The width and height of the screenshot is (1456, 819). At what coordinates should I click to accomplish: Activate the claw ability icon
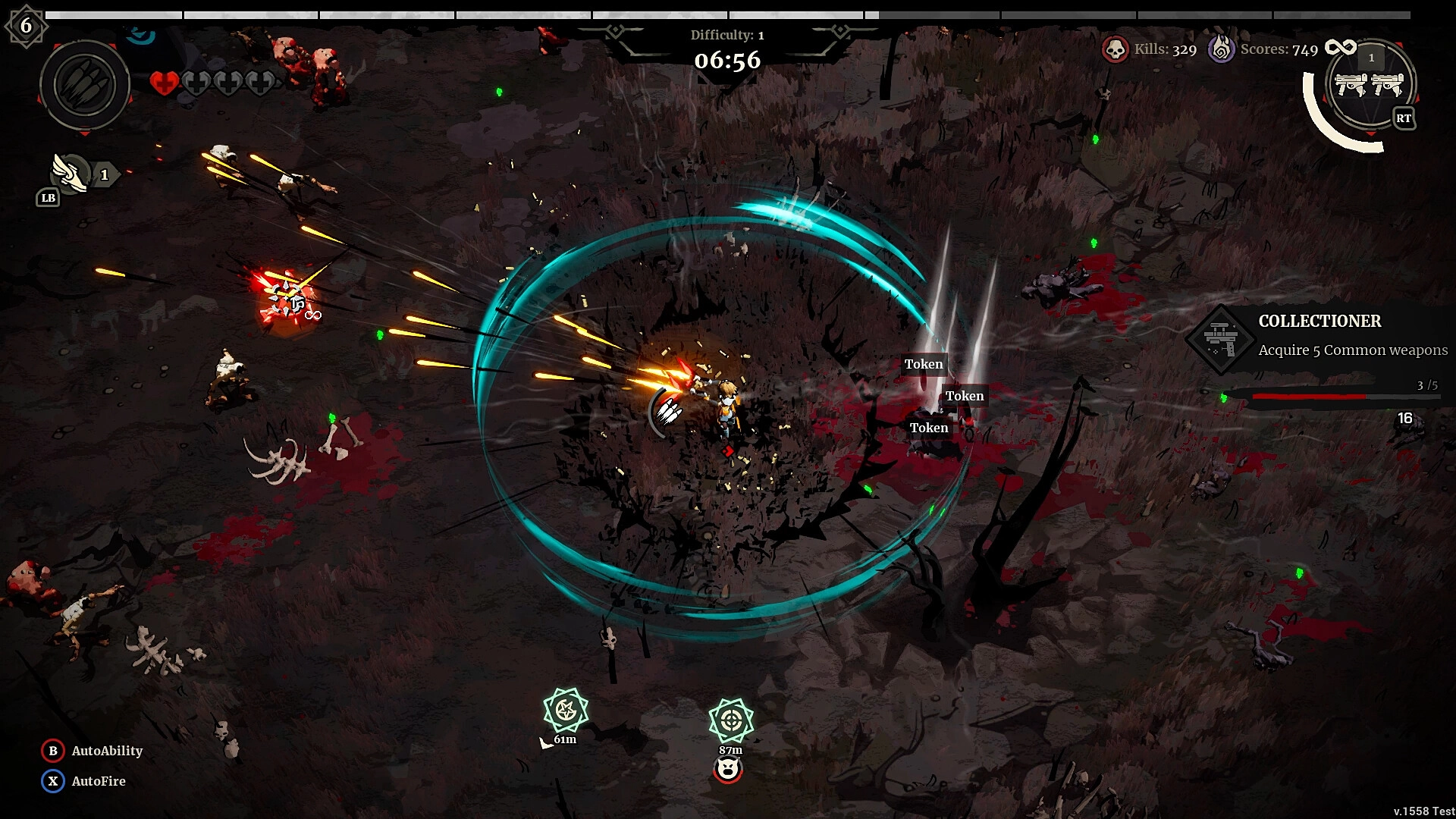tap(84, 84)
